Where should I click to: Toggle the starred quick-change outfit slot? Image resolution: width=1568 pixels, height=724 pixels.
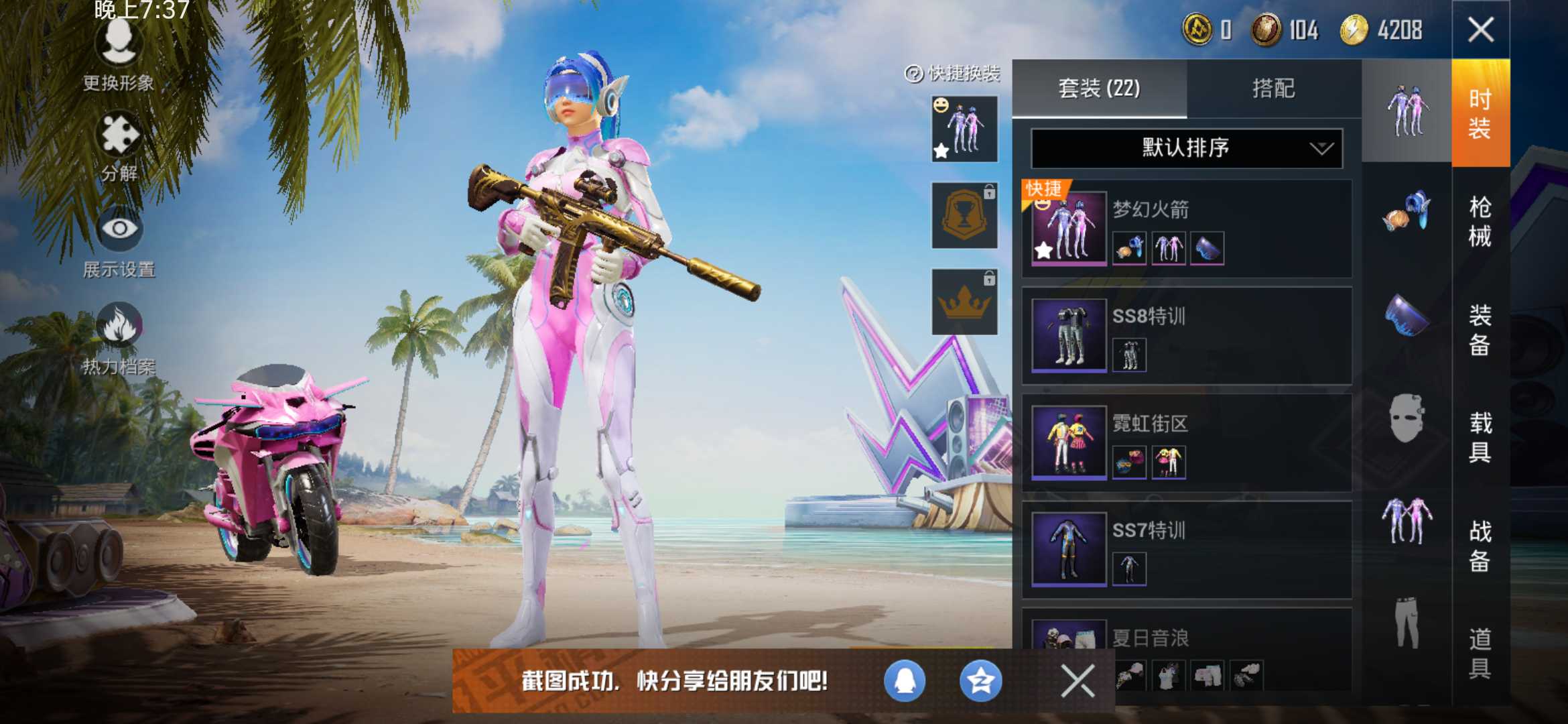click(x=965, y=127)
